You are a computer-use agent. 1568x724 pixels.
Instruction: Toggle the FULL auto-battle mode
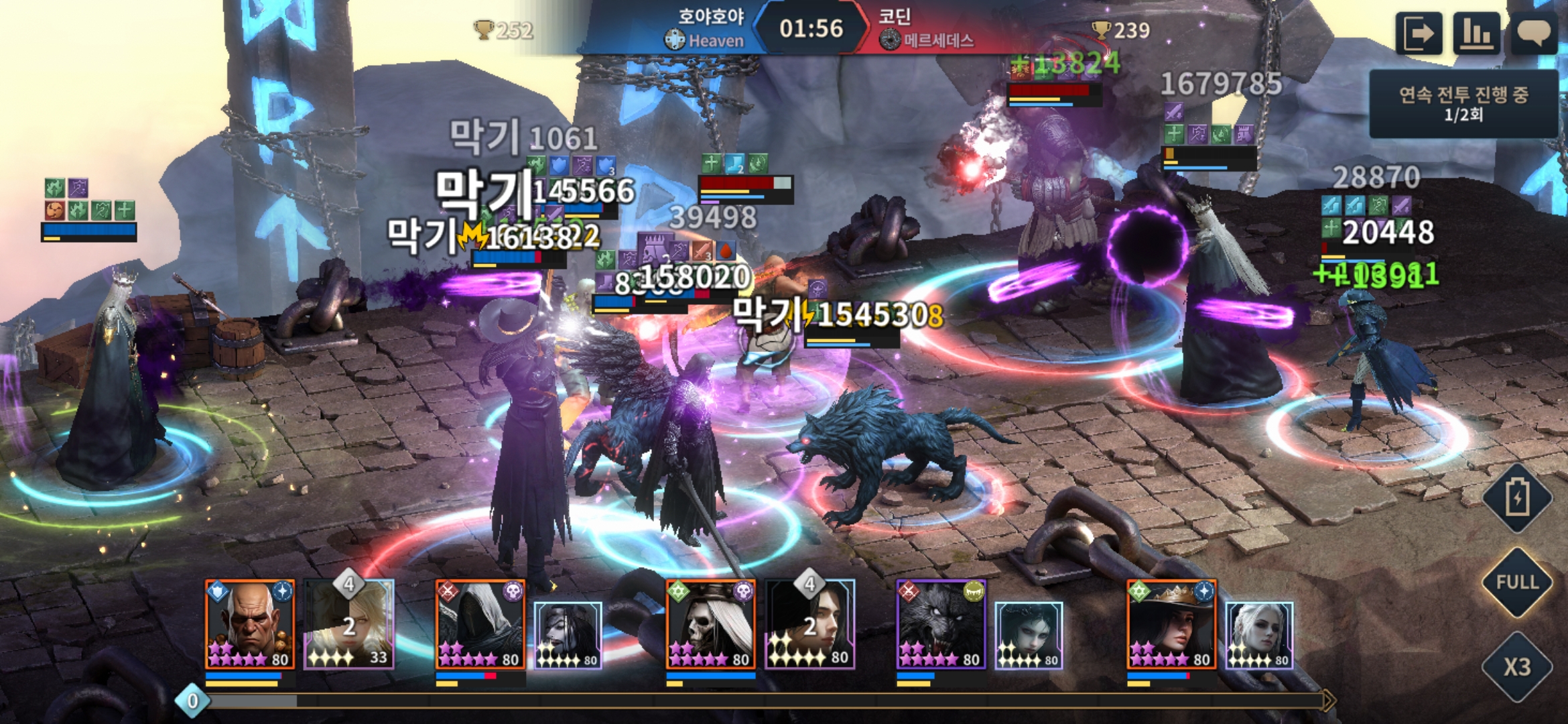(1517, 582)
